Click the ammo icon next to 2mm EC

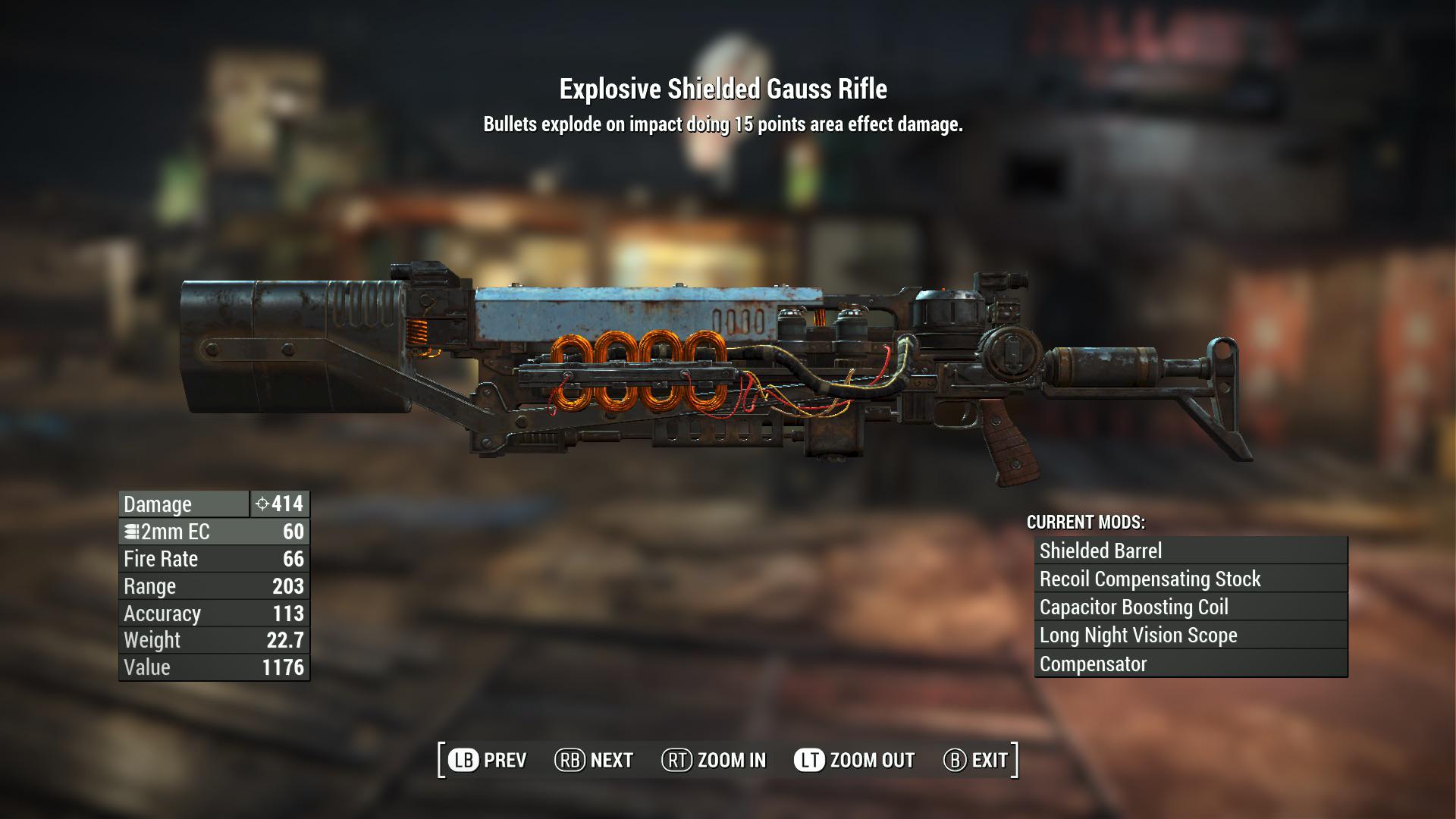point(133,532)
